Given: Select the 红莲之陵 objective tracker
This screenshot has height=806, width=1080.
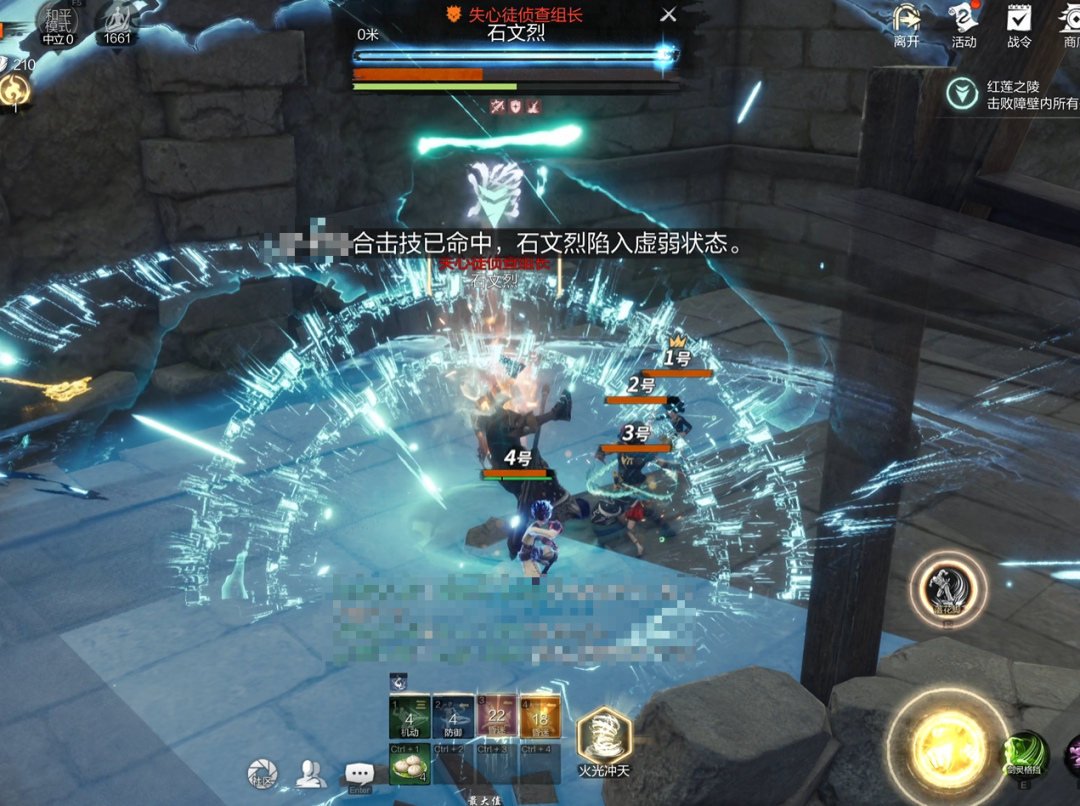Looking at the screenshot, I should pyautogui.click(x=1010, y=95).
